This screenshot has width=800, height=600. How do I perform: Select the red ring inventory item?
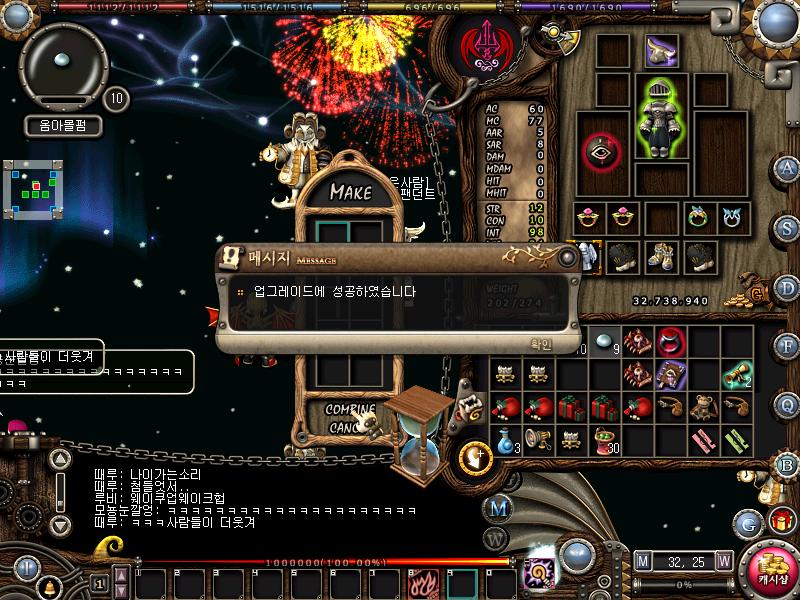point(671,341)
